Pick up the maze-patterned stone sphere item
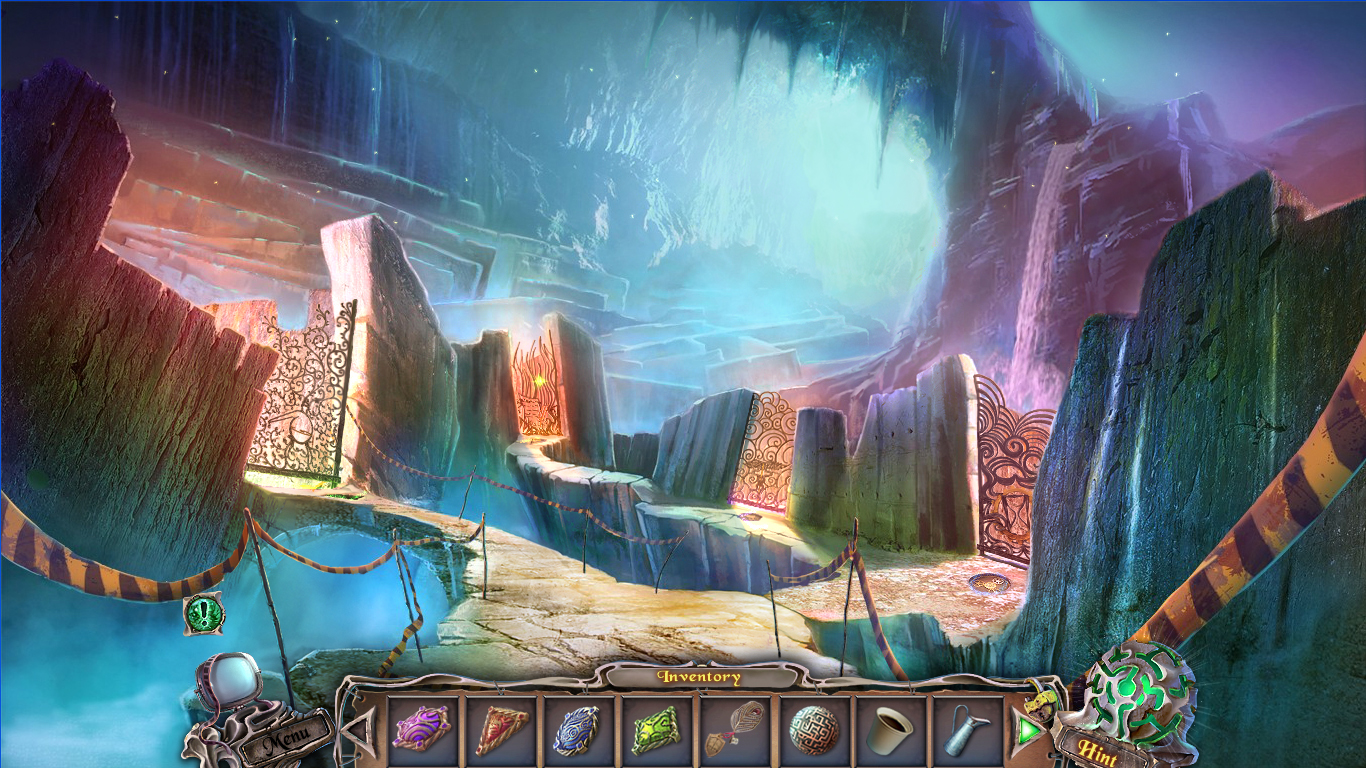The image size is (1366, 768). 812,731
